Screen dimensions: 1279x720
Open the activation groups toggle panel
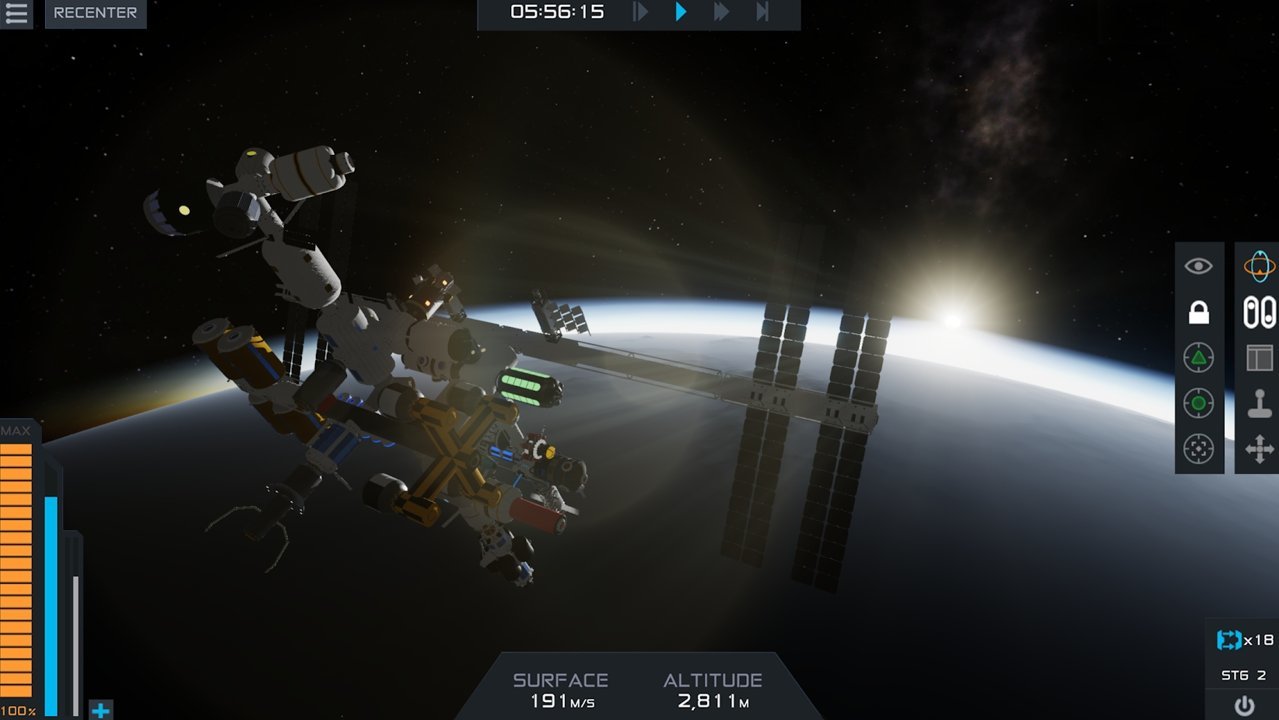click(x=1259, y=312)
